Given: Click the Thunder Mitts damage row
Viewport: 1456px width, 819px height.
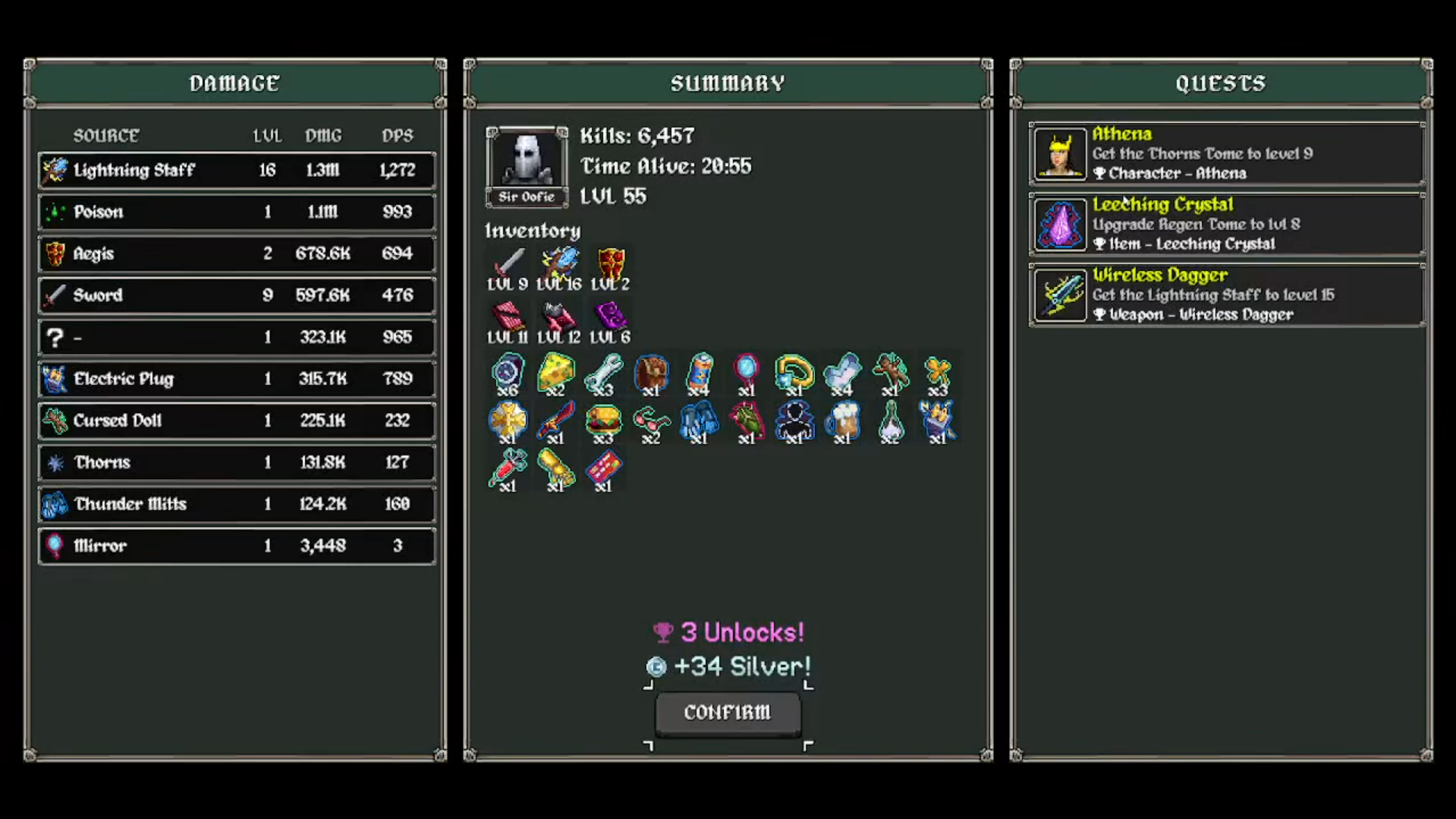Looking at the screenshot, I should point(237,504).
